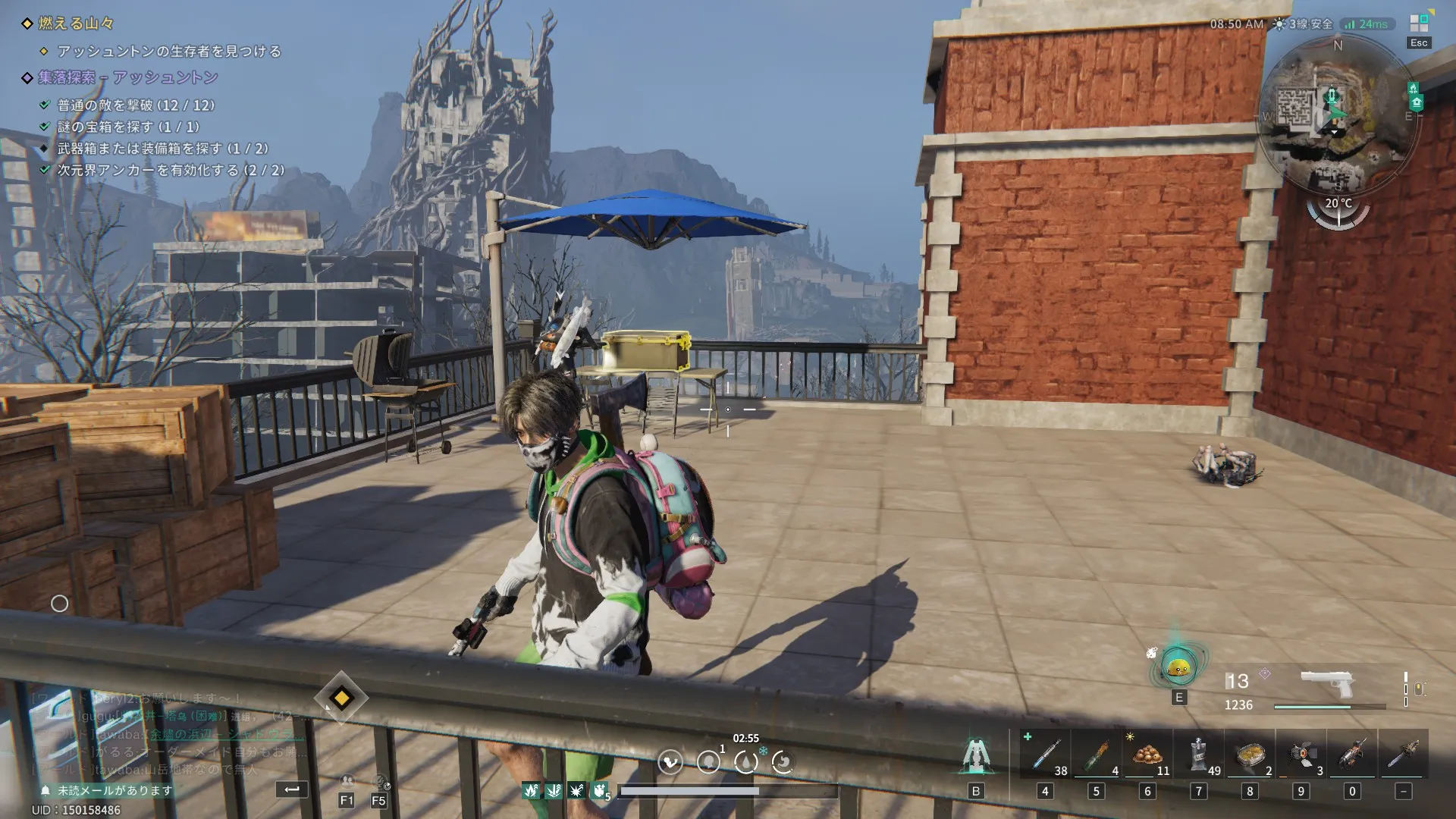Use the canned food slot
1456x819 pixels.
point(1250,755)
